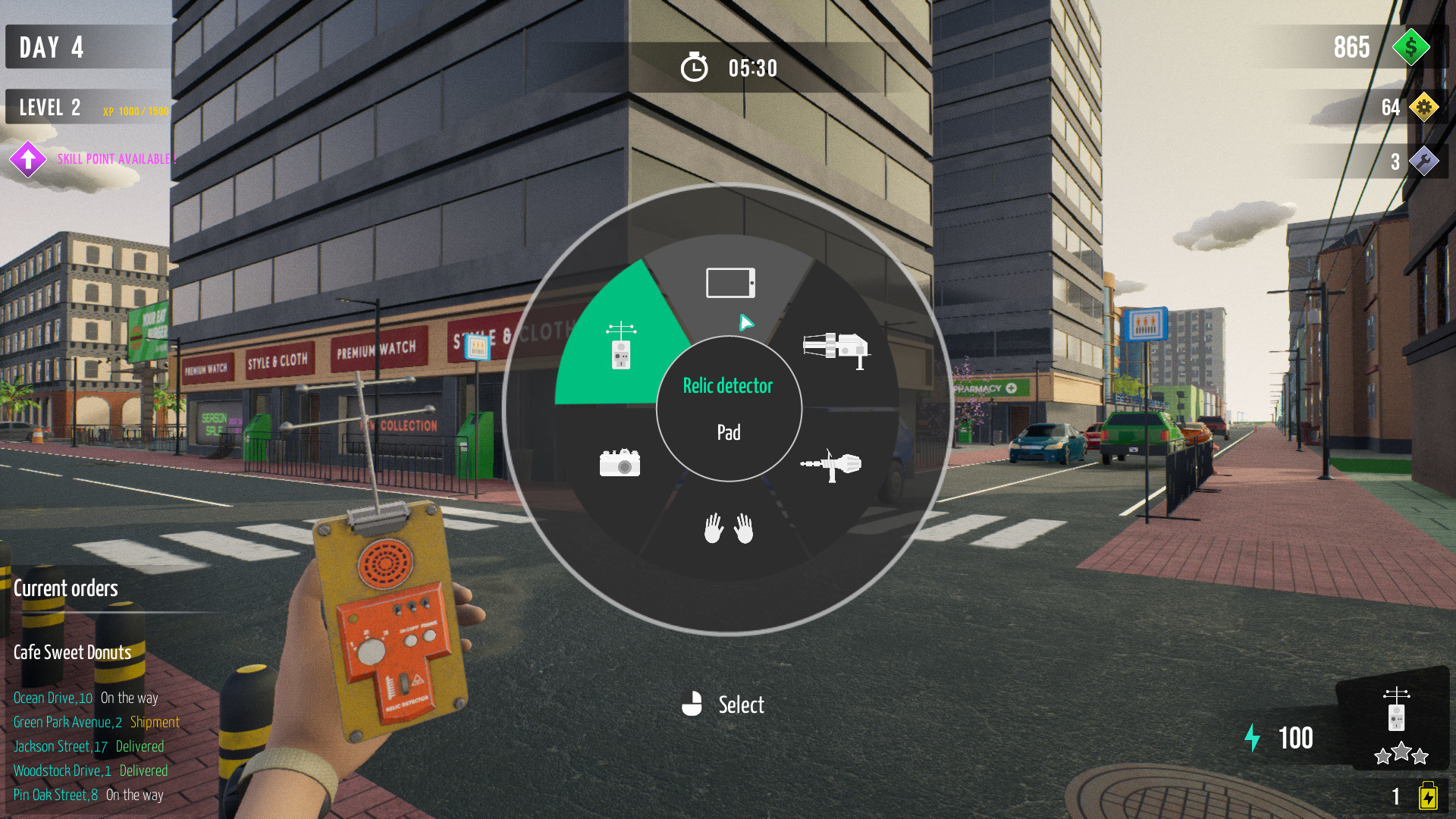The width and height of the screenshot is (1456, 819).
Task: Click the teal lightning energy icon
Action: coord(1254,736)
